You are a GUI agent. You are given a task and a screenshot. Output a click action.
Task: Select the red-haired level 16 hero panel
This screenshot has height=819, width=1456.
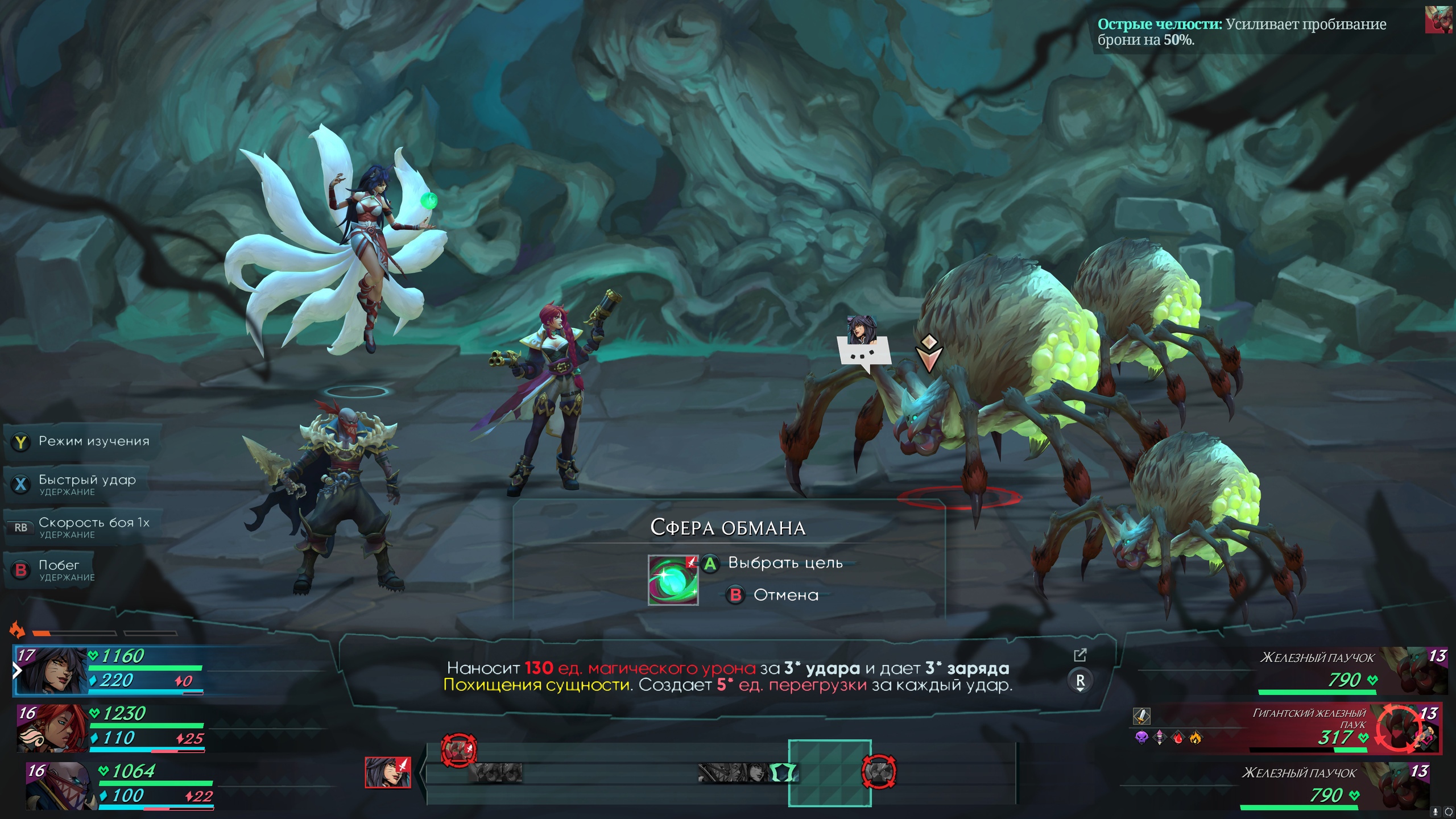[111, 729]
